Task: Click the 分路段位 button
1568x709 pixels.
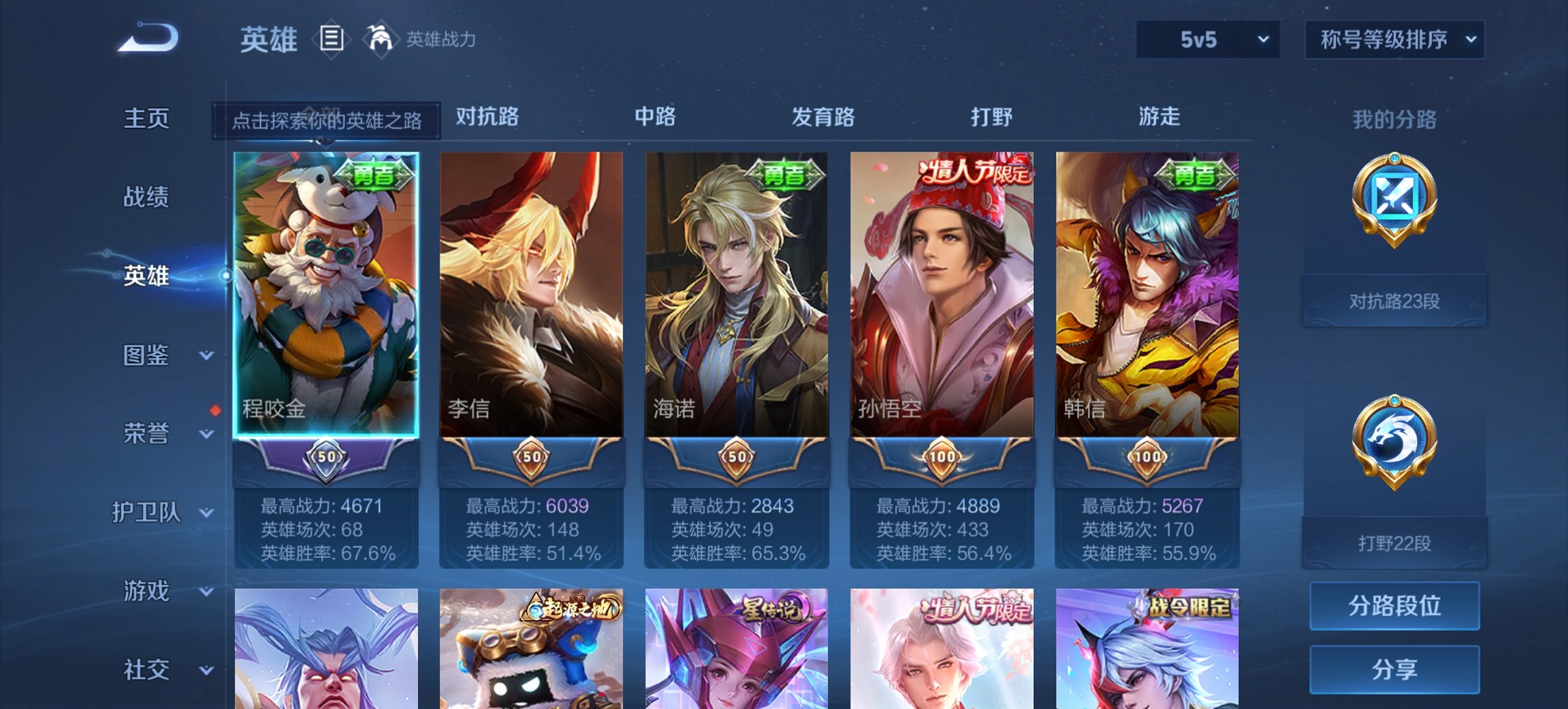Action: click(1394, 606)
